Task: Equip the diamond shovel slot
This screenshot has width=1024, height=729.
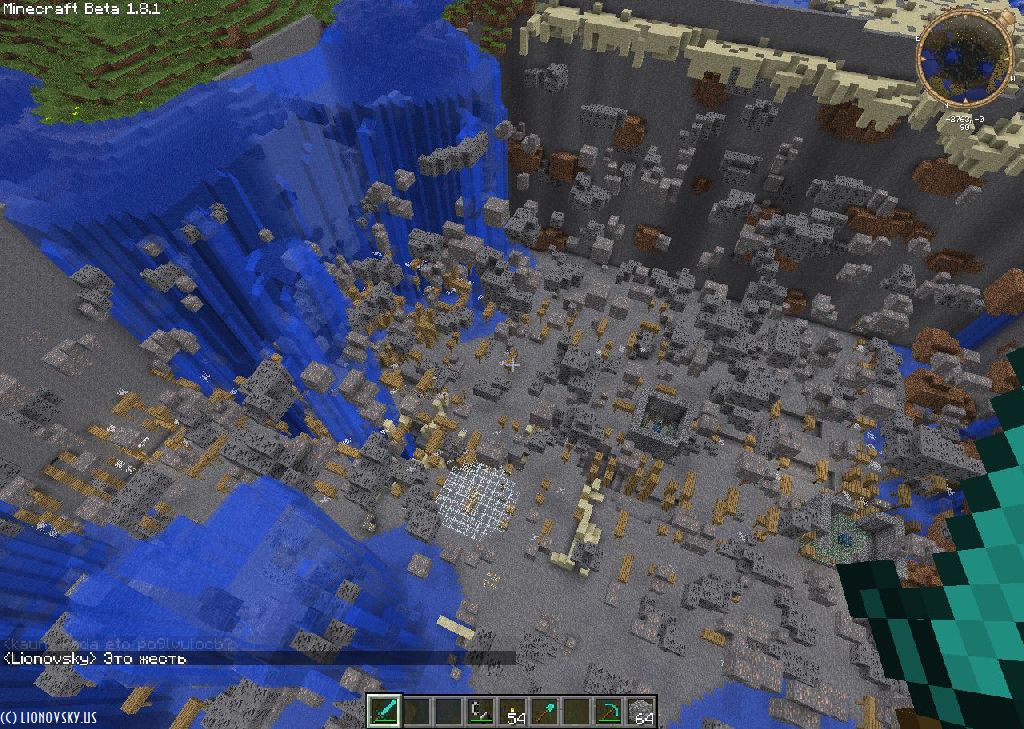Action: click(x=545, y=711)
